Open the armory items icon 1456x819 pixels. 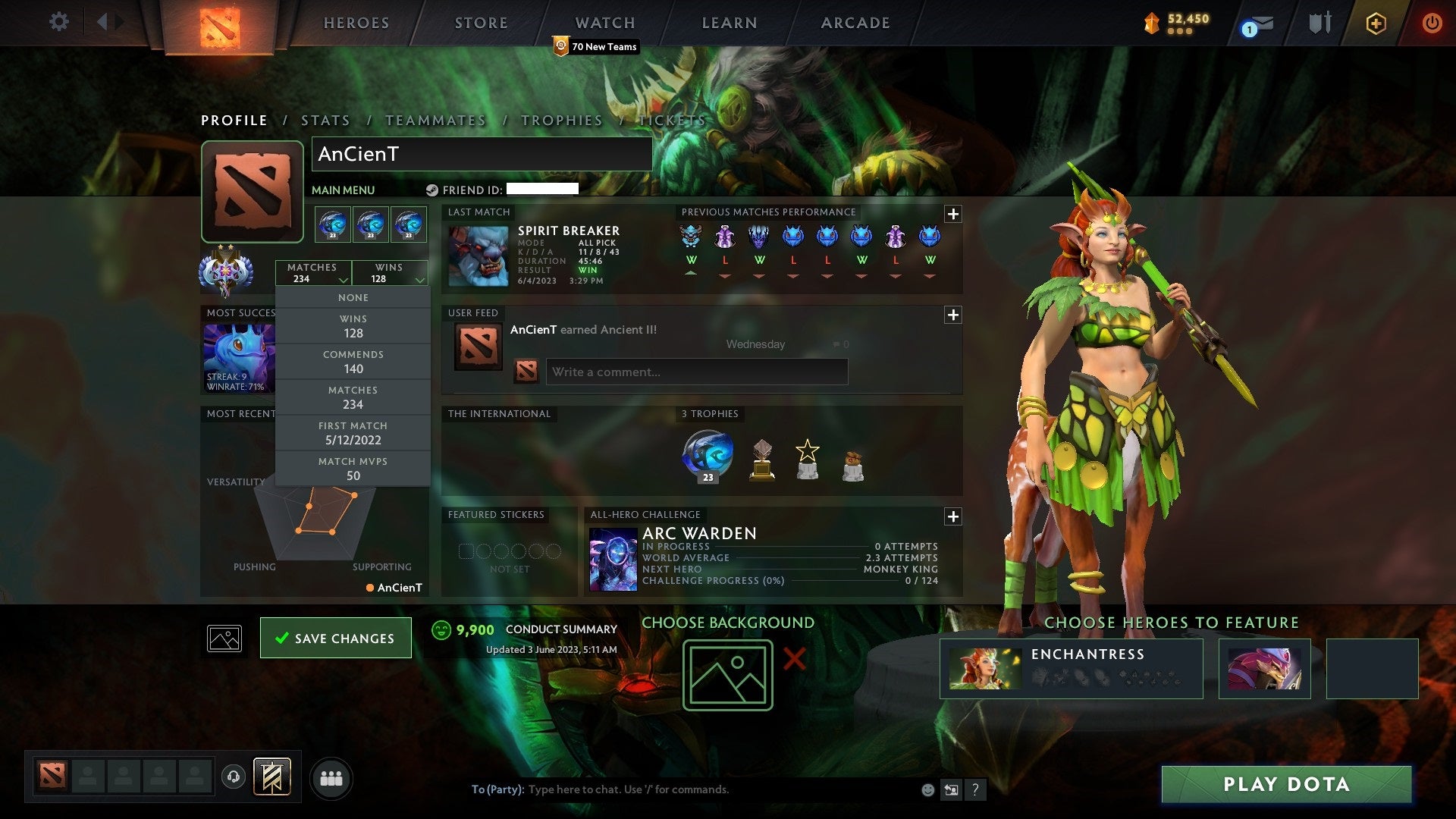(x=1319, y=22)
